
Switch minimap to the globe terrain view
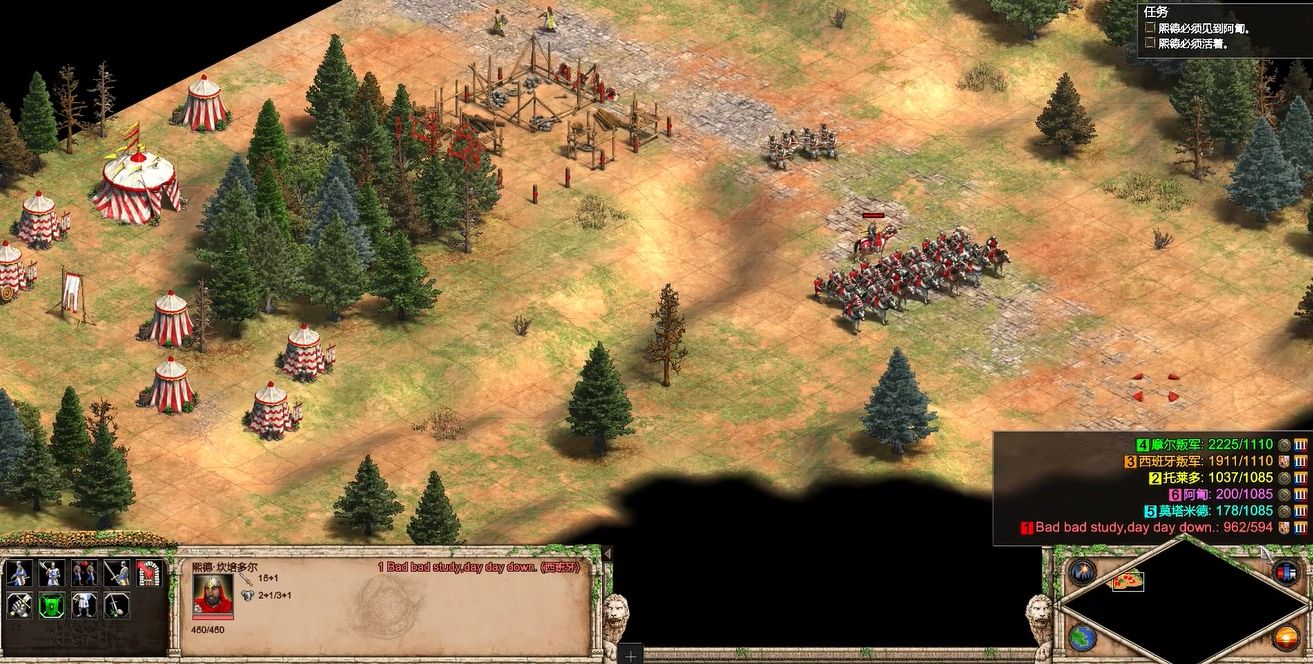[1081, 636]
